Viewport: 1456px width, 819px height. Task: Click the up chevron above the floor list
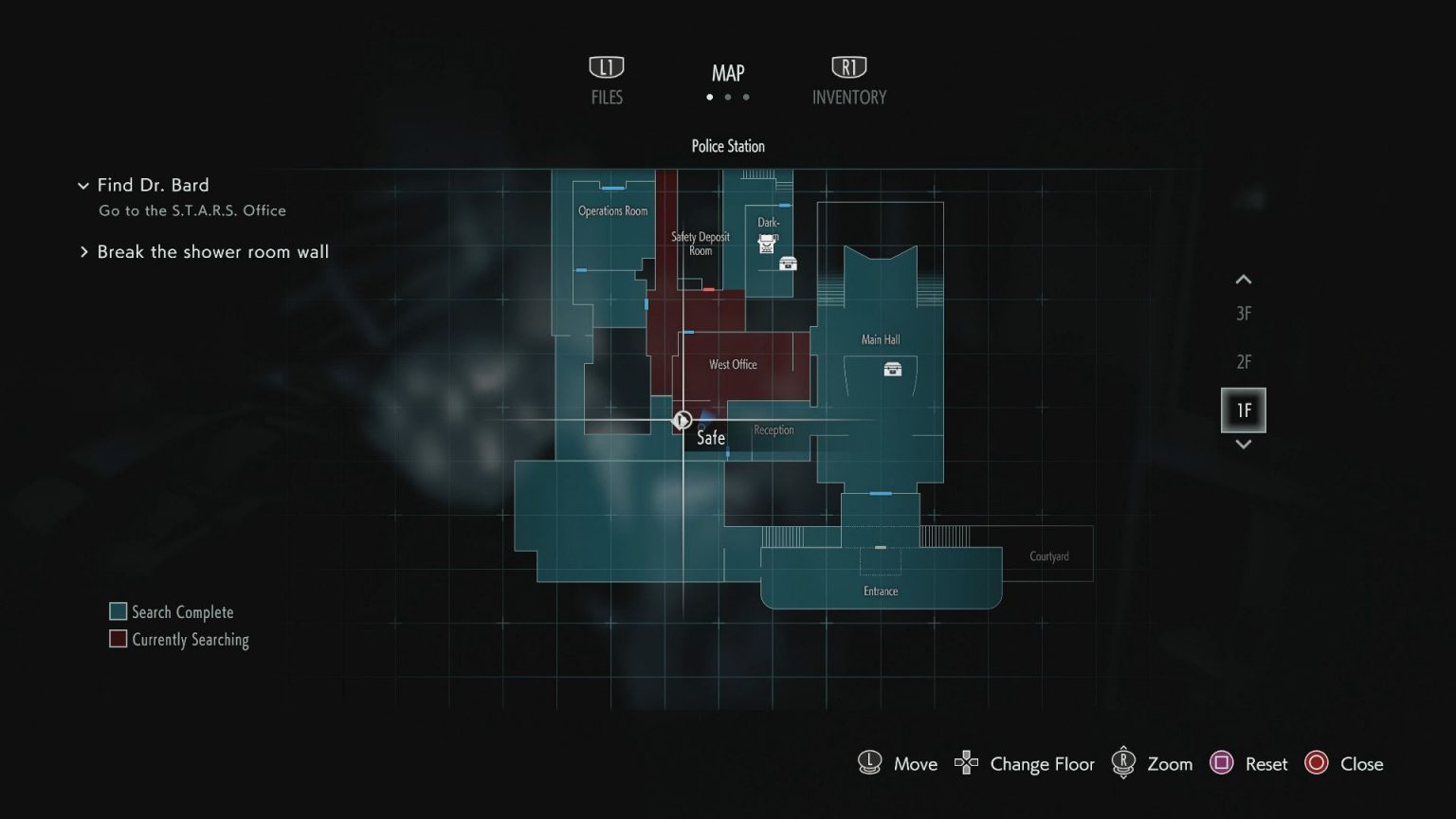(1243, 279)
